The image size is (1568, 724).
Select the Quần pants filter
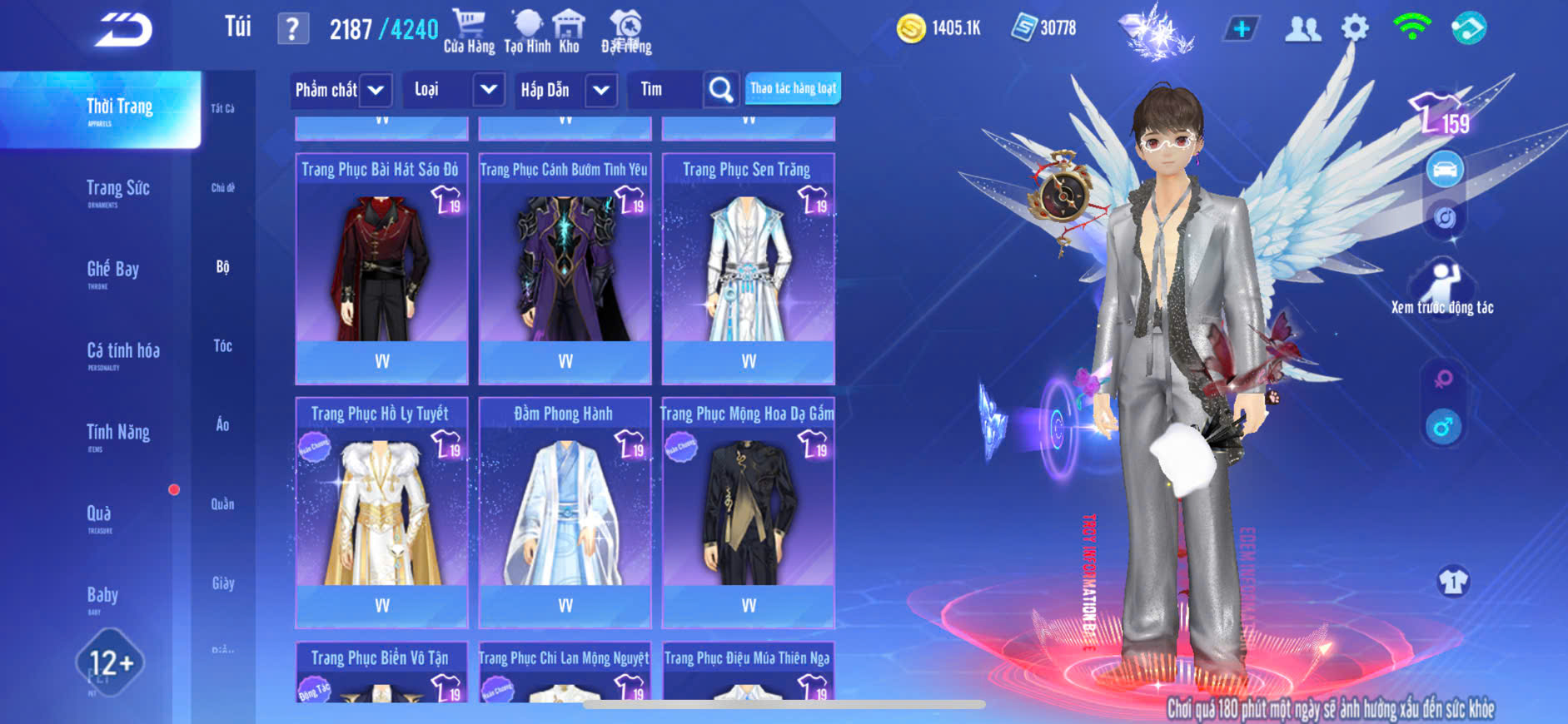(x=222, y=504)
